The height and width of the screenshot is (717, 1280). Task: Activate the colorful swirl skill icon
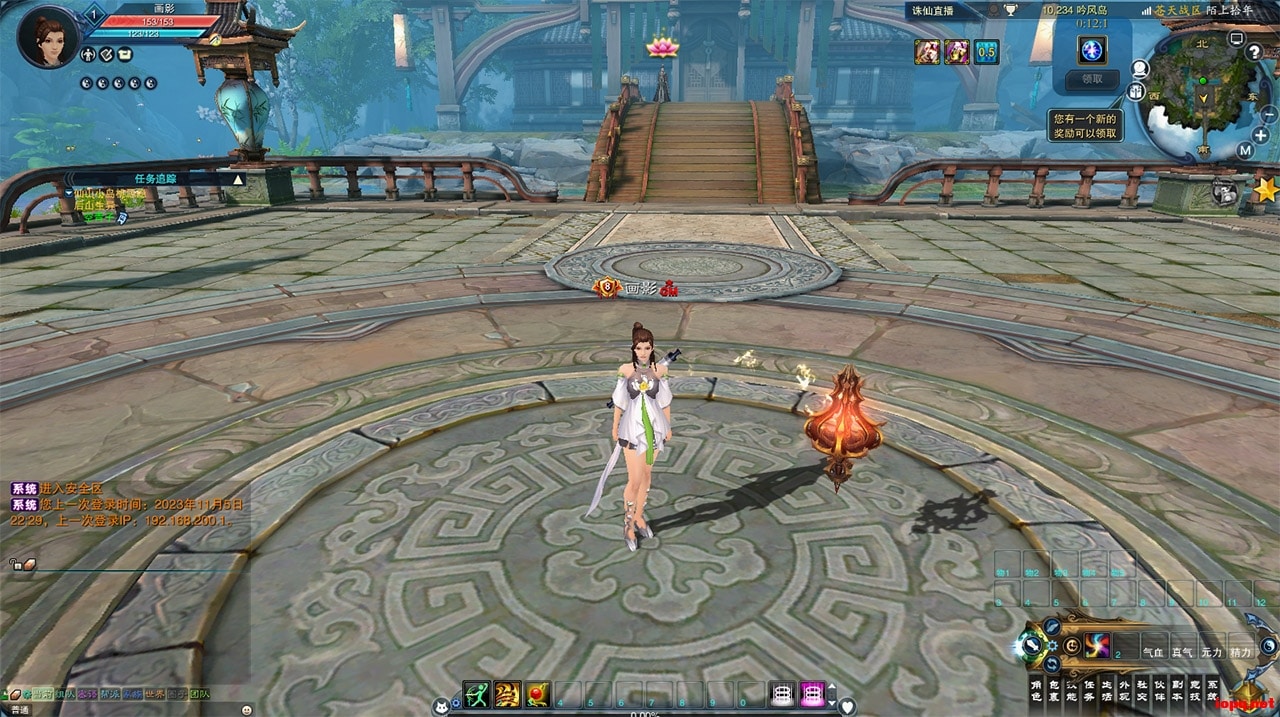[x=1097, y=646]
